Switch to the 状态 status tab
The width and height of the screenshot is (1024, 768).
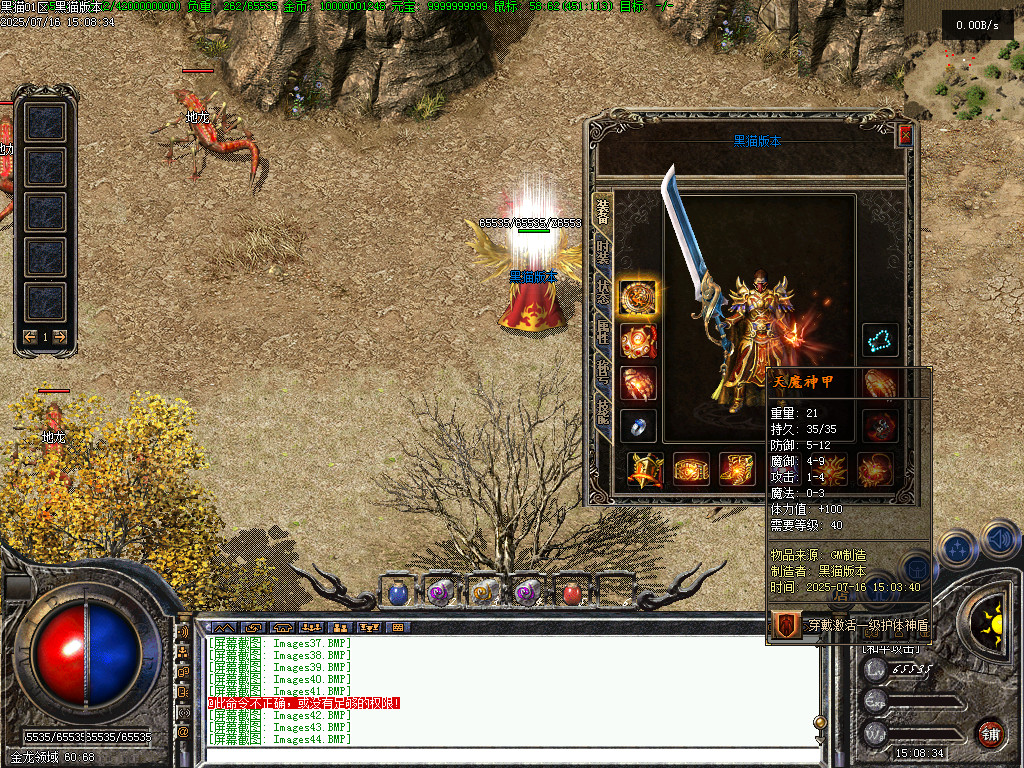click(602, 291)
